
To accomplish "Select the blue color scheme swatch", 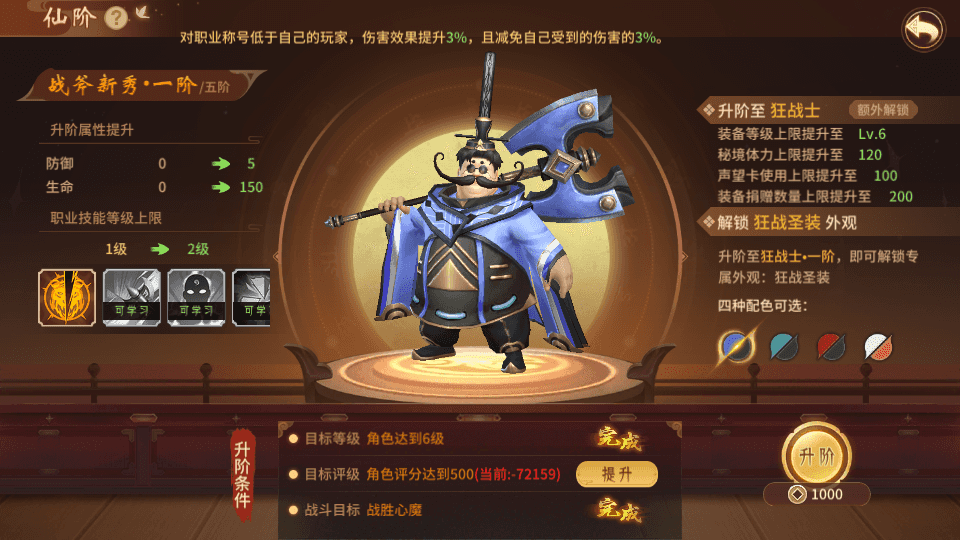I will tap(738, 346).
